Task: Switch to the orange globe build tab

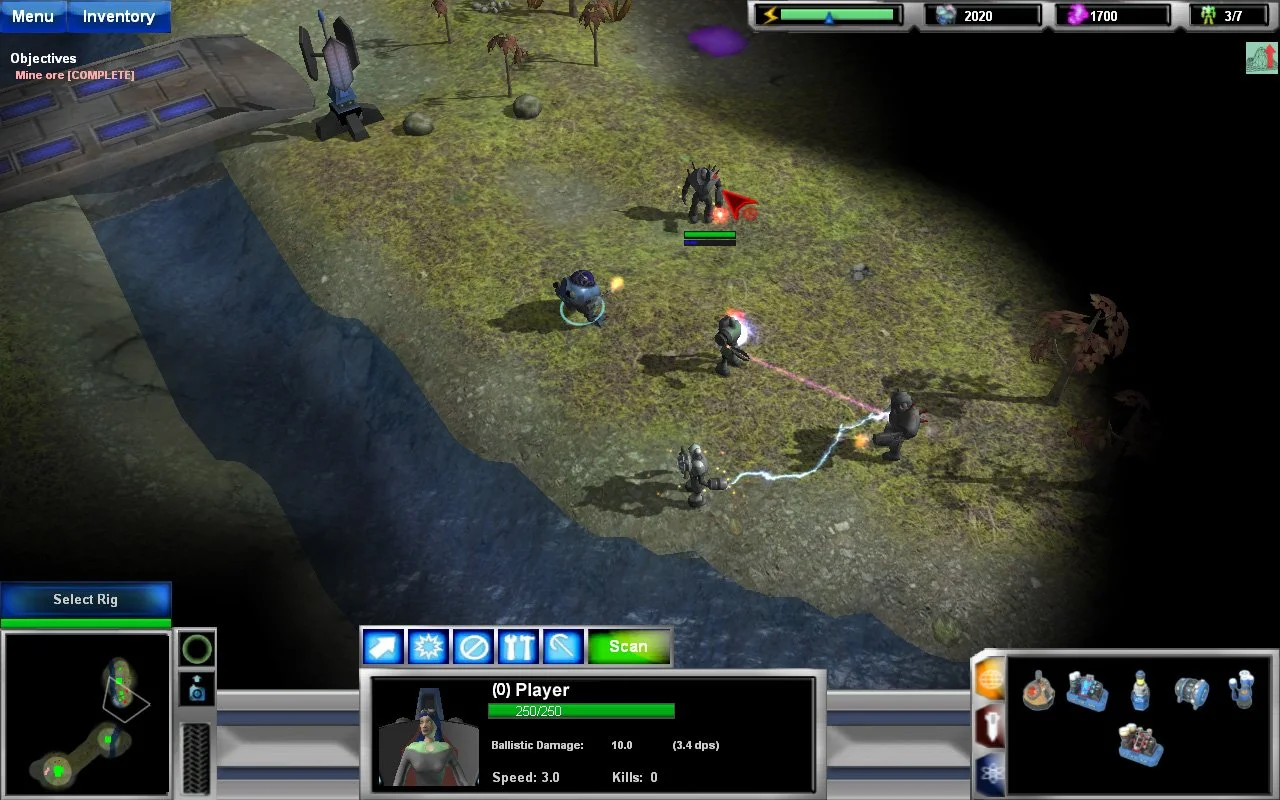Action: pyautogui.click(x=989, y=680)
